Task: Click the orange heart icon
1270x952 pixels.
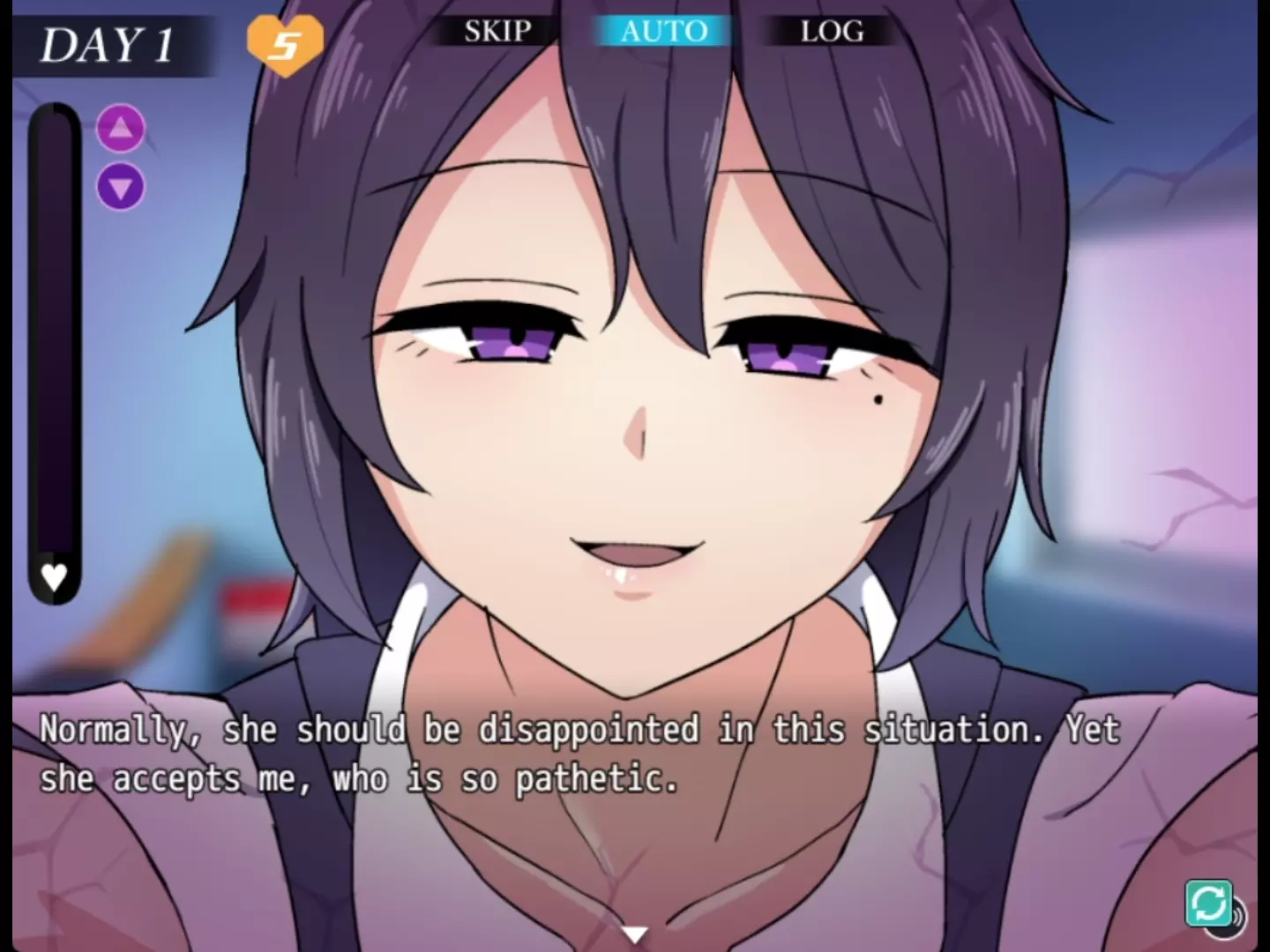Action: coord(285,43)
